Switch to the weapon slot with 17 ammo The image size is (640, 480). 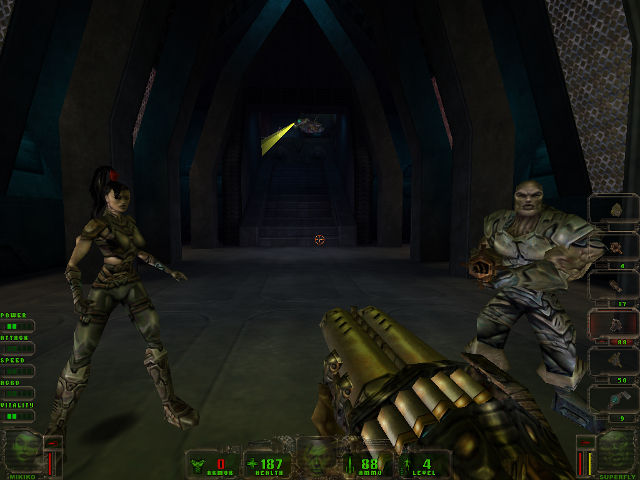coord(612,285)
